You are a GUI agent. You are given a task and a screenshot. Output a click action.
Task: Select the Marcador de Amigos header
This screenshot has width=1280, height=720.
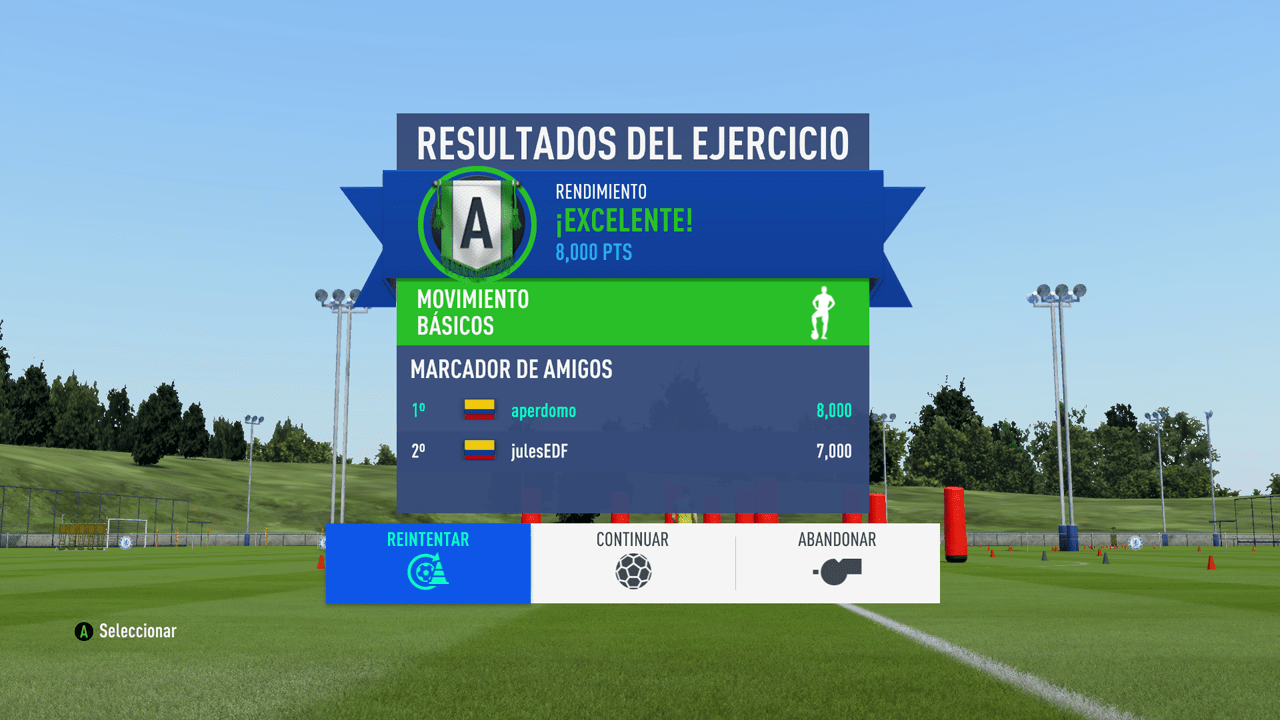tap(513, 369)
